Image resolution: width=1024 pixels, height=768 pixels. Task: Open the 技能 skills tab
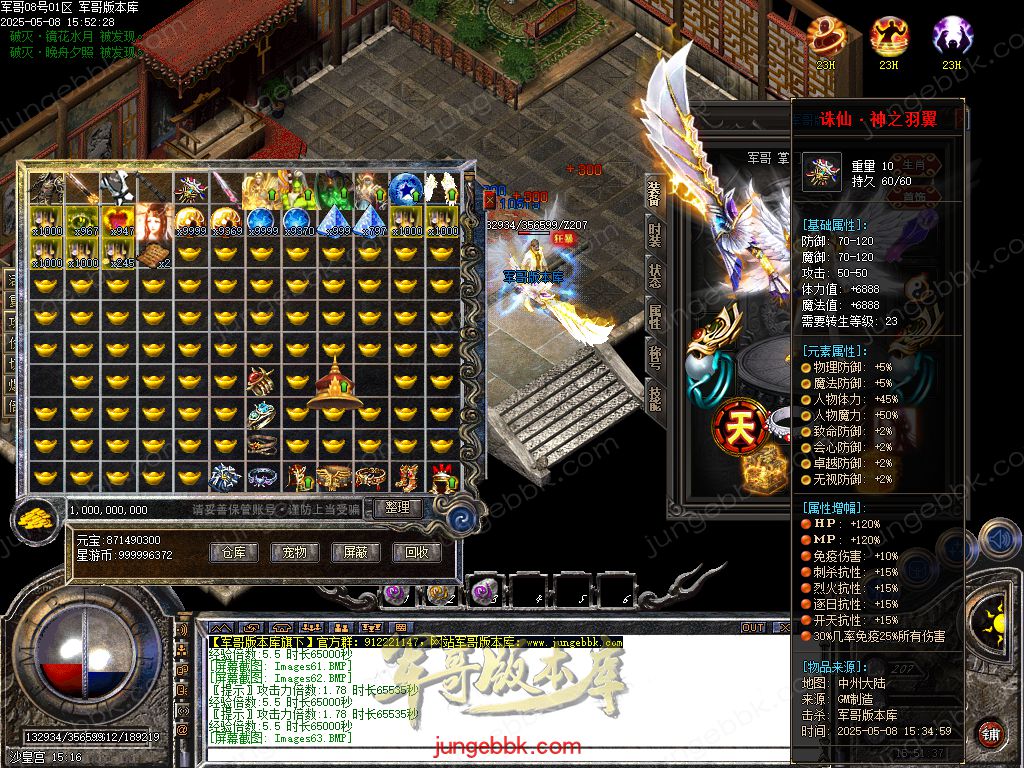point(654,397)
